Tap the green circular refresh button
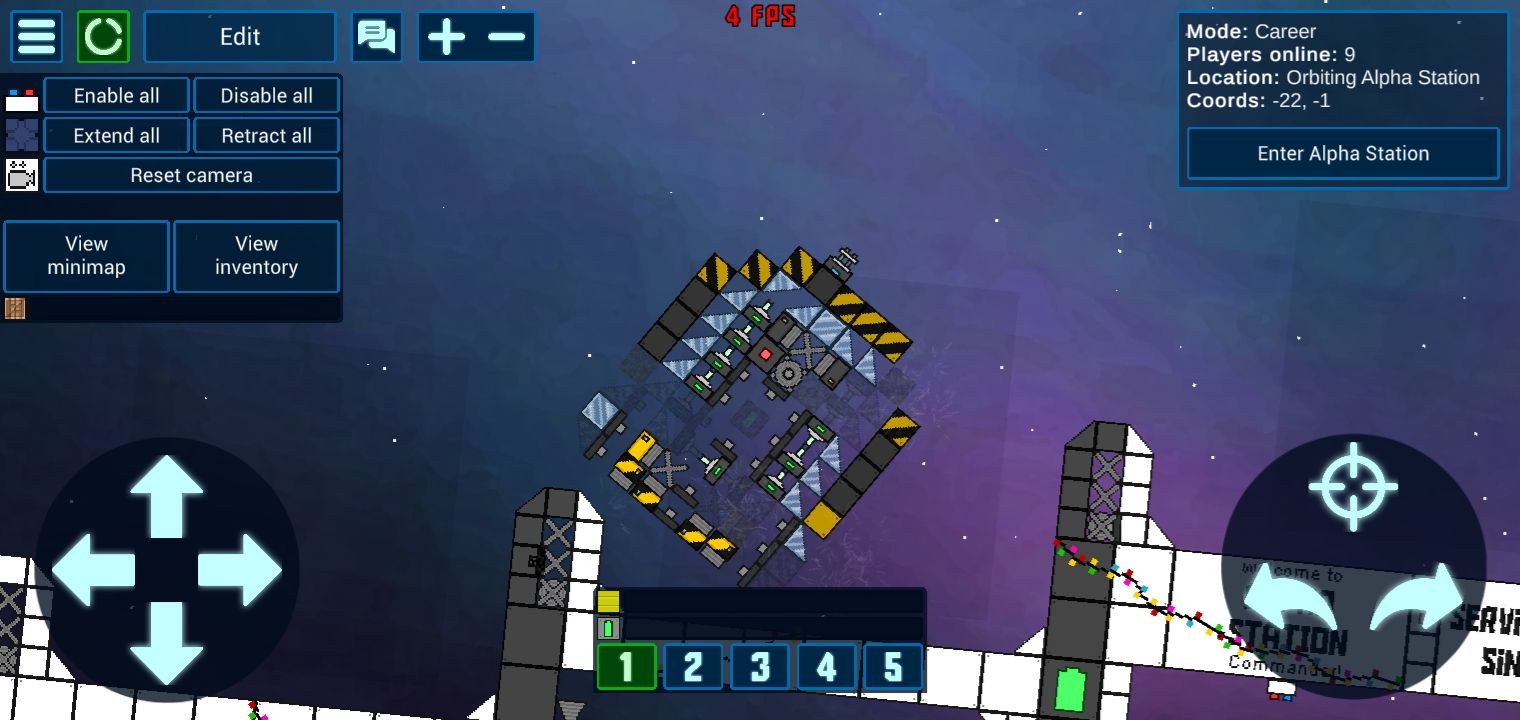 click(x=103, y=37)
